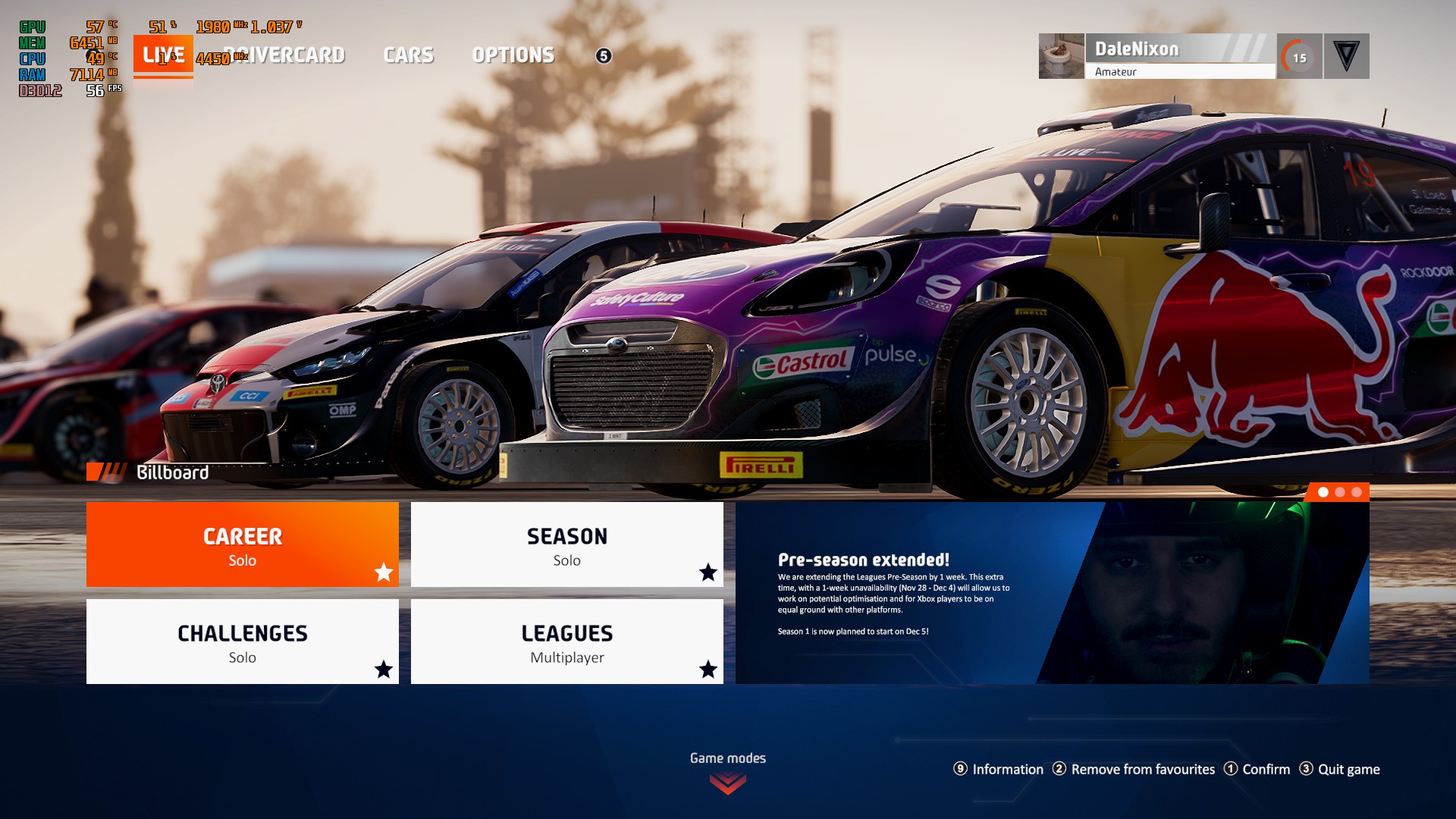Switch to the LIVE tab
Screen dimensions: 1456x819
tap(163, 55)
